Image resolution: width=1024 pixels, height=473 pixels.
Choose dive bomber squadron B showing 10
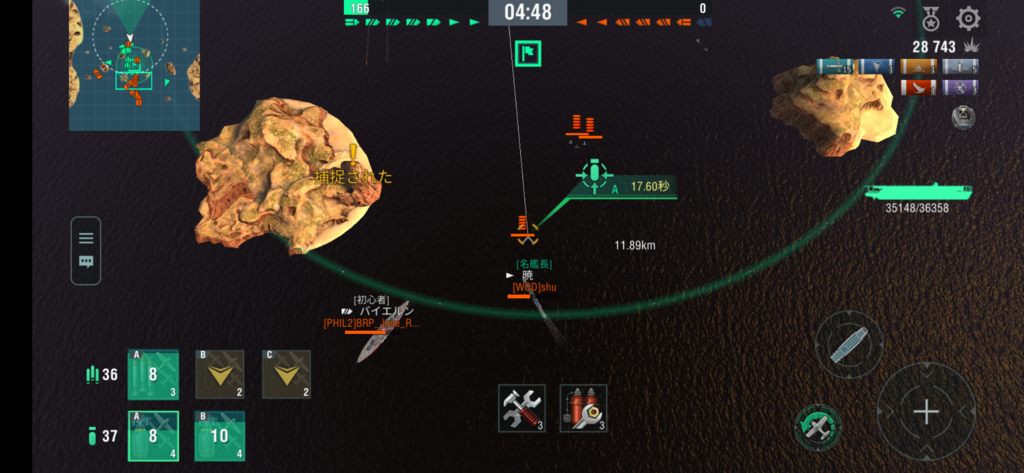(x=219, y=436)
